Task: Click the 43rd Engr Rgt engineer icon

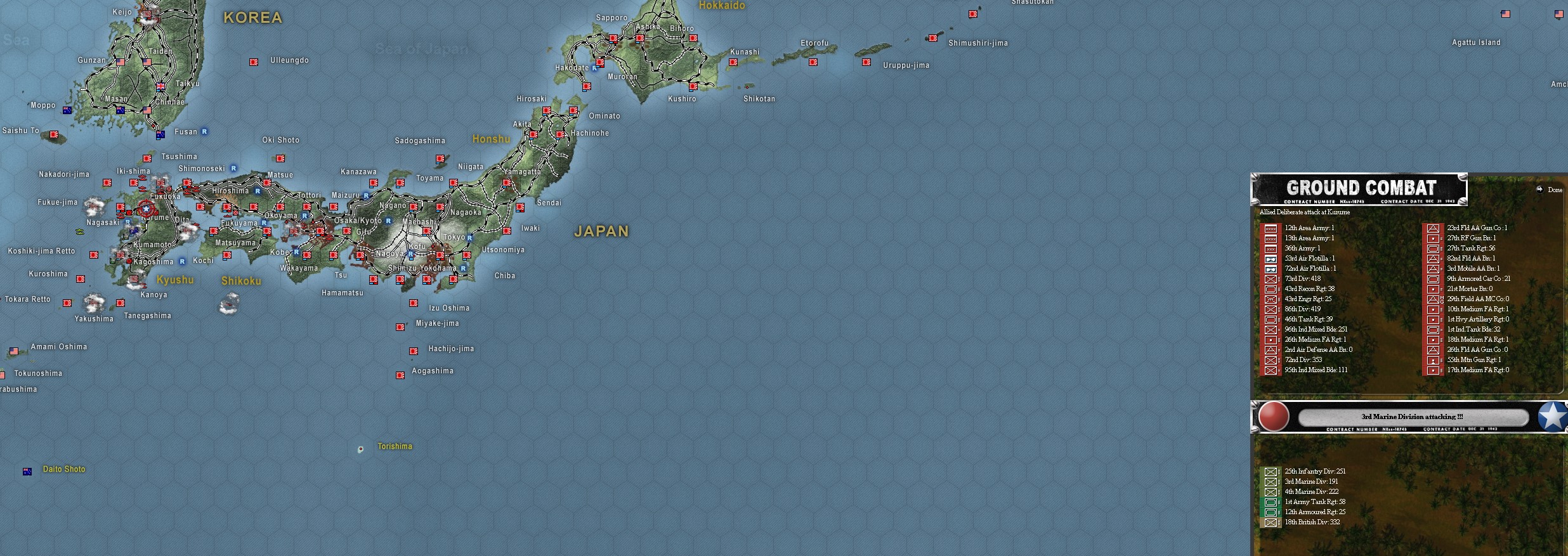Action: click(x=1271, y=299)
